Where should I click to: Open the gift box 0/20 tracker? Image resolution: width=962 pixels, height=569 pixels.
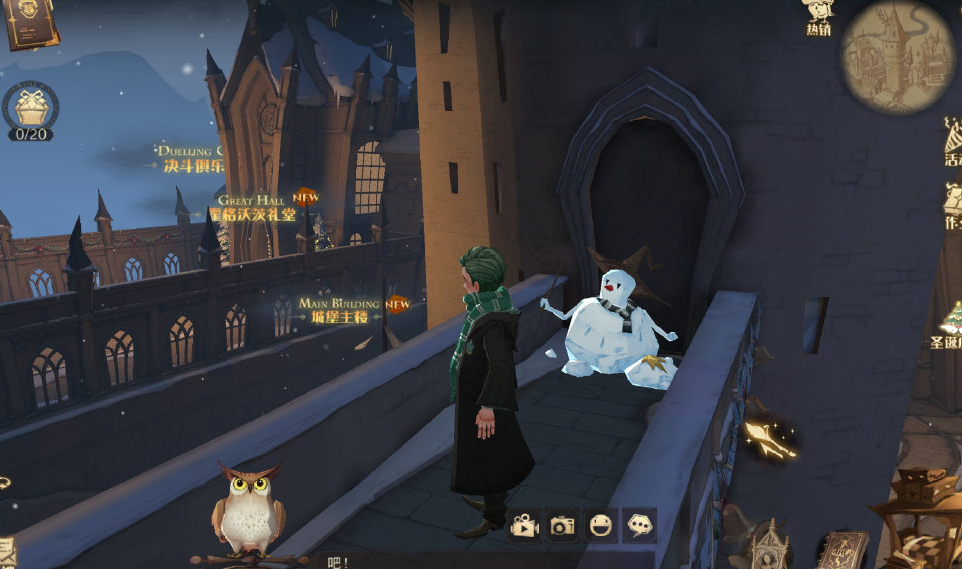30,109
